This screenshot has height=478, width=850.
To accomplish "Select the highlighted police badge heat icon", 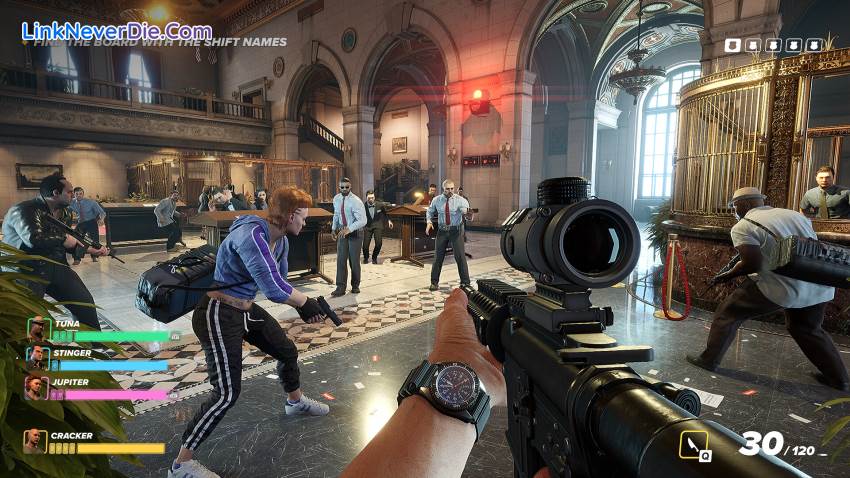I will (x=732, y=45).
